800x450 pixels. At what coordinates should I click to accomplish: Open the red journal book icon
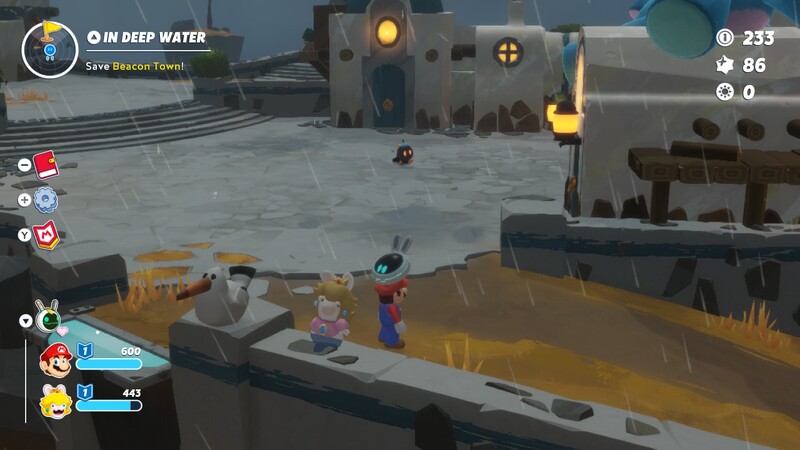point(45,164)
